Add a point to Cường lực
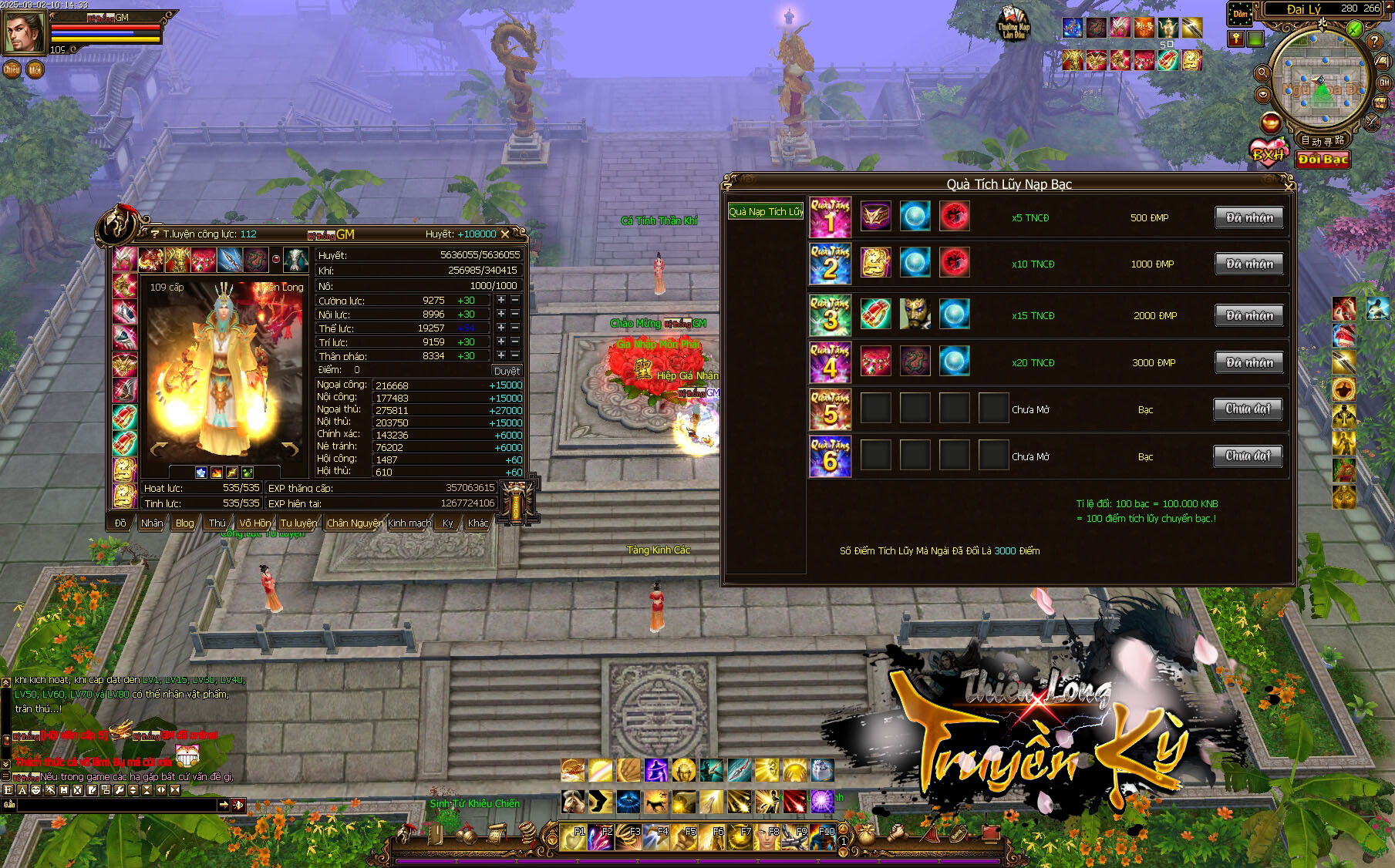 click(501, 300)
